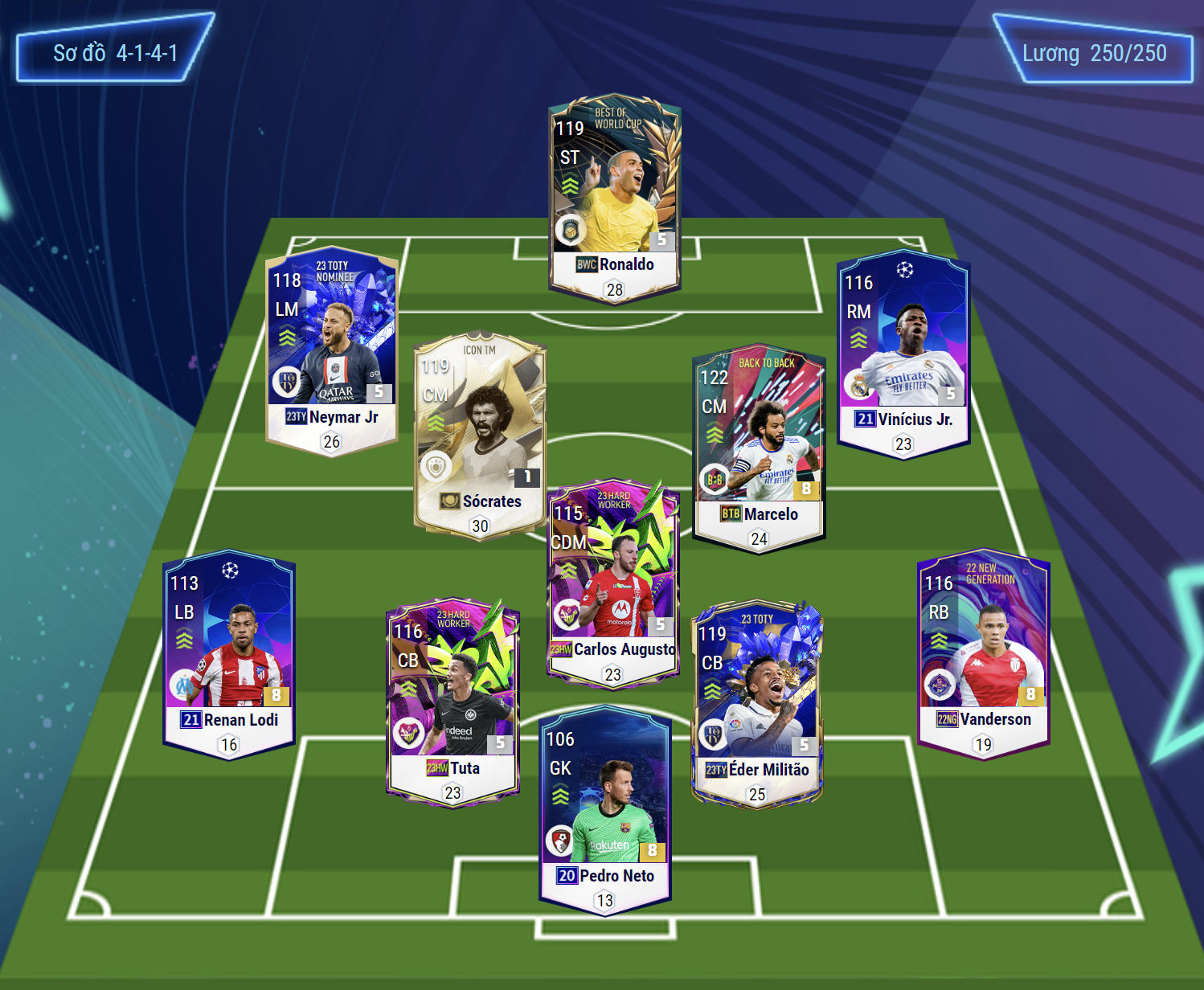1204x990 pixels.
Task: Select the Carlos Augusto CDM card
Action: pos(613,583)
